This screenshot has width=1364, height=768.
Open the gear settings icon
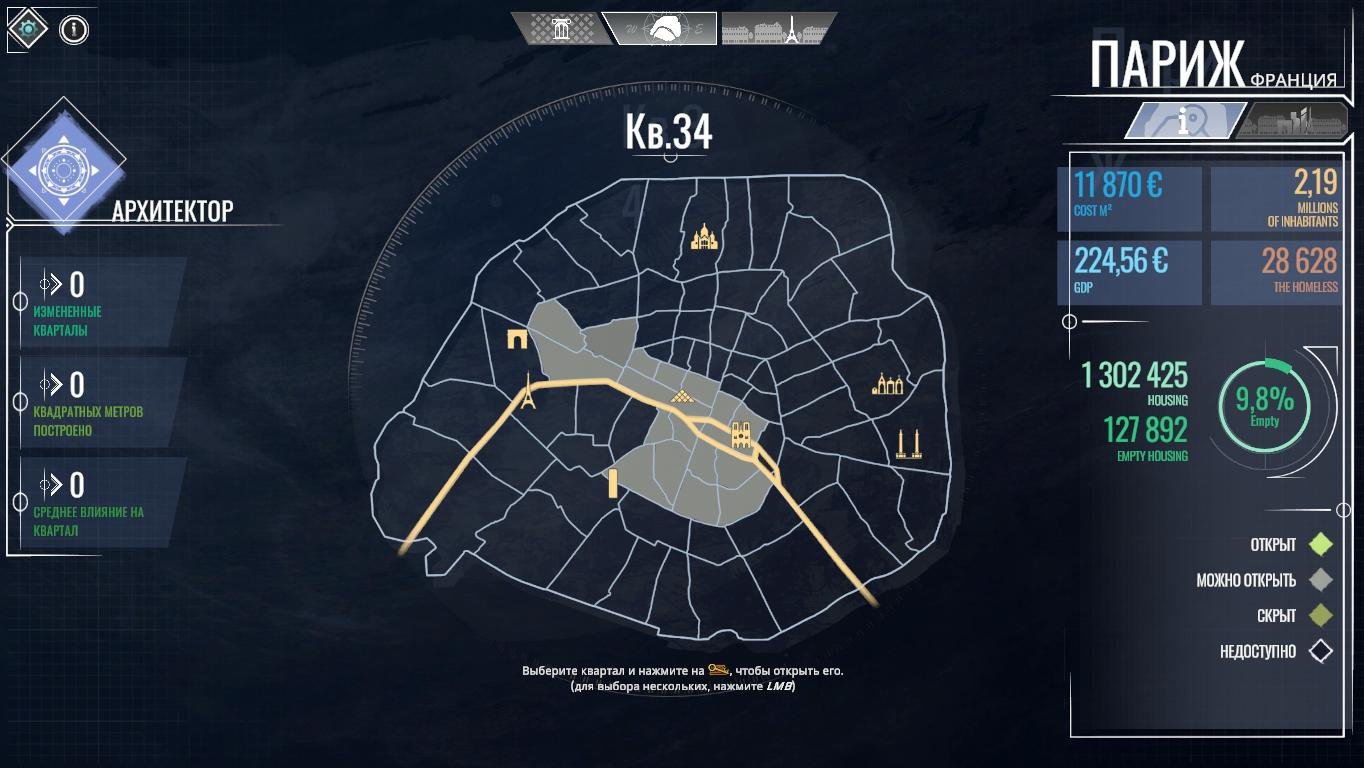click(27, 29)
